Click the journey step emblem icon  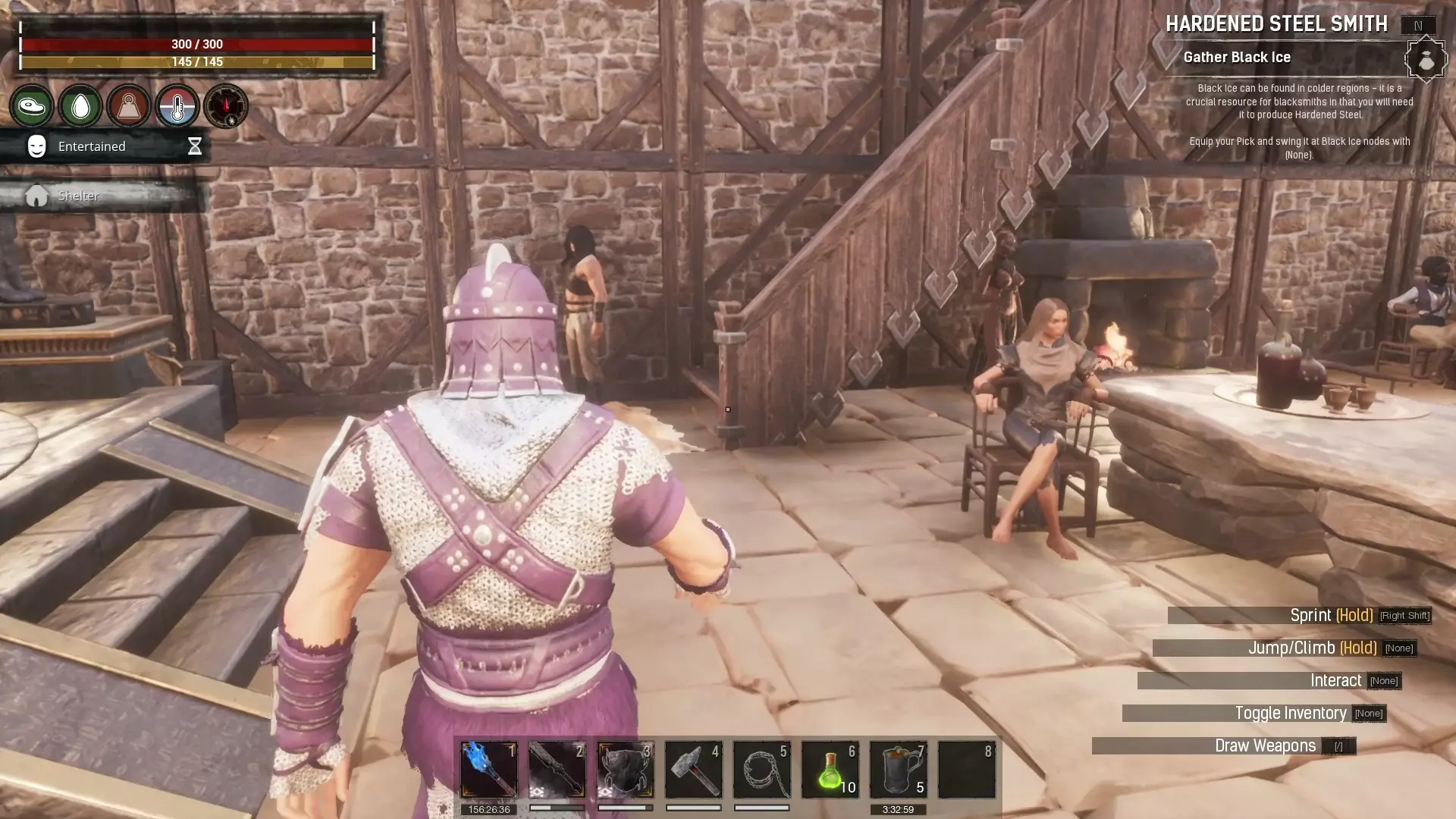[x=1426, y=59]
